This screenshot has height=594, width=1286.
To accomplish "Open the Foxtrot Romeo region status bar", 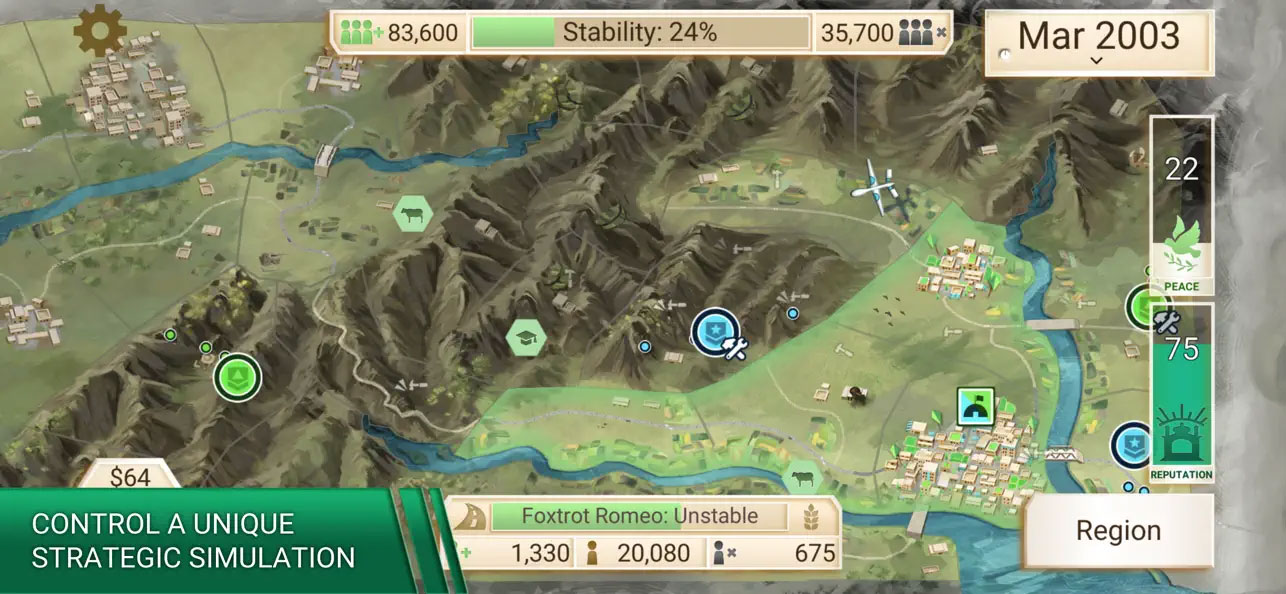I will tap(640, 516).
